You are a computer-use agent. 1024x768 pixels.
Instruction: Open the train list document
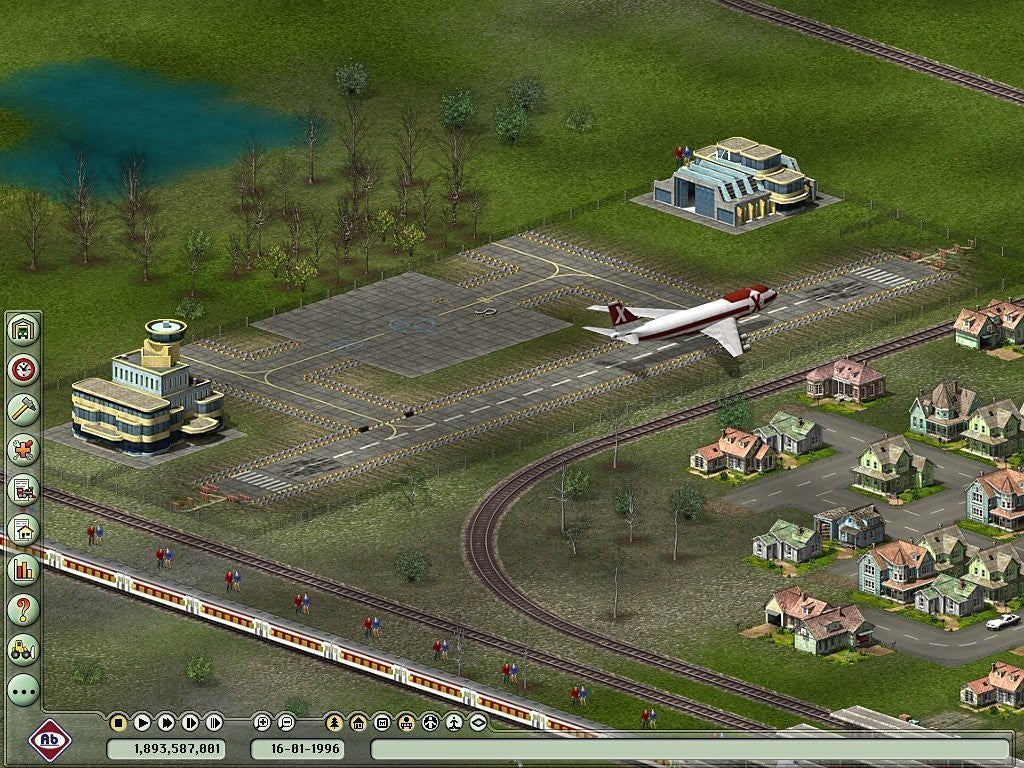pos(23,489)
